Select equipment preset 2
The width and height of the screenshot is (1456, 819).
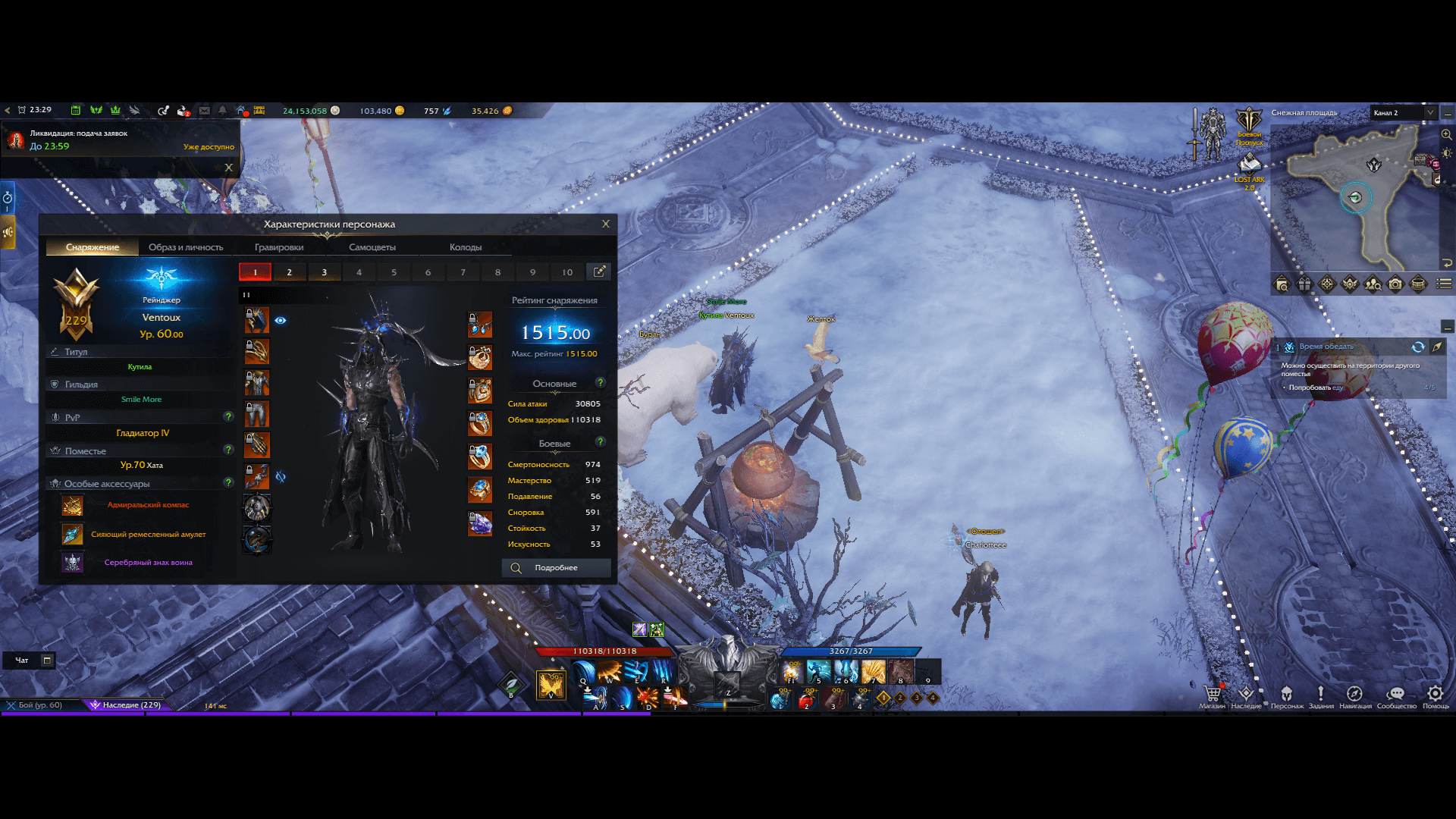(x=289, y=272)
